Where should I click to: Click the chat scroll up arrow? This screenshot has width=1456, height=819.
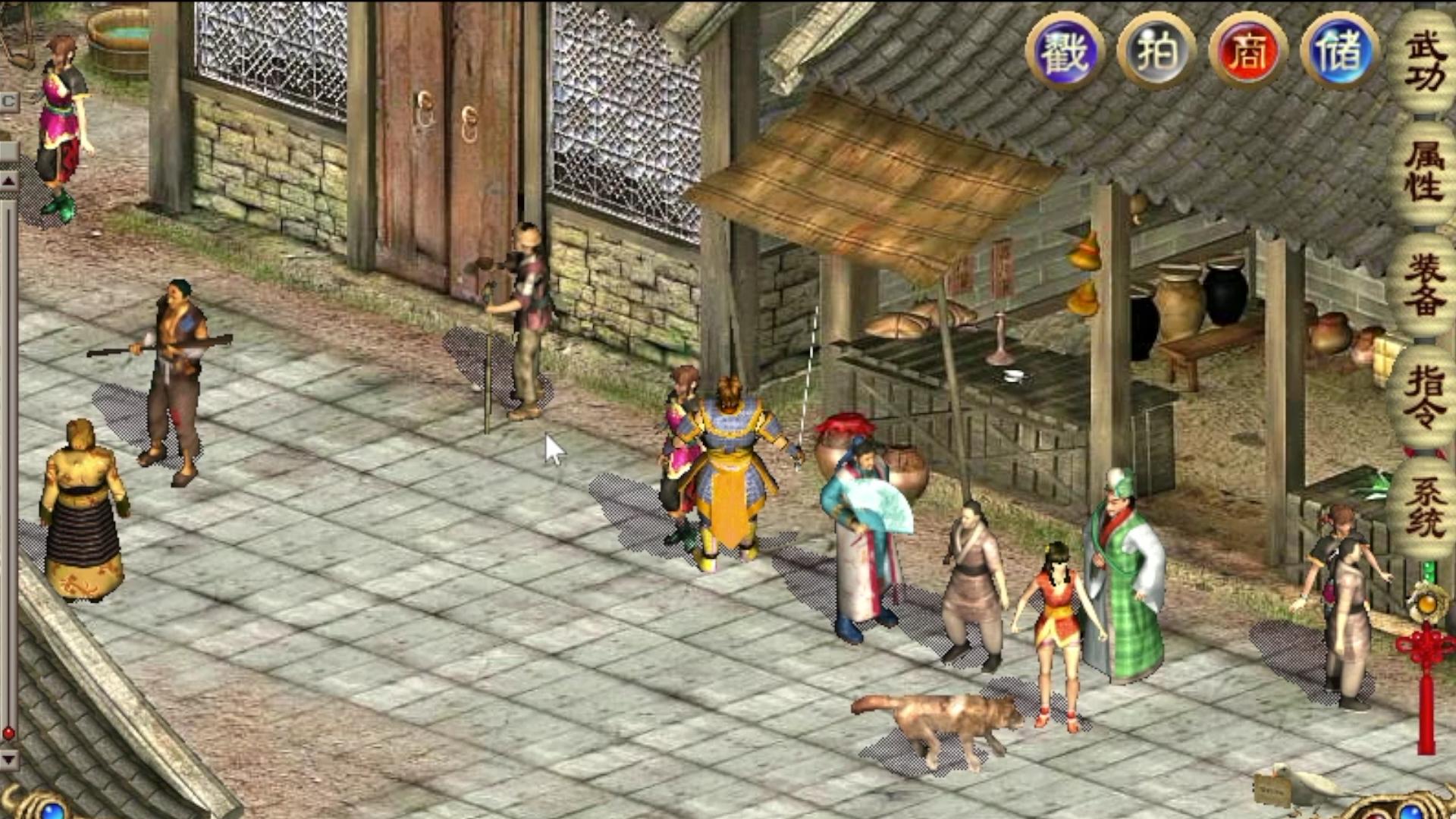coord(8,181)
